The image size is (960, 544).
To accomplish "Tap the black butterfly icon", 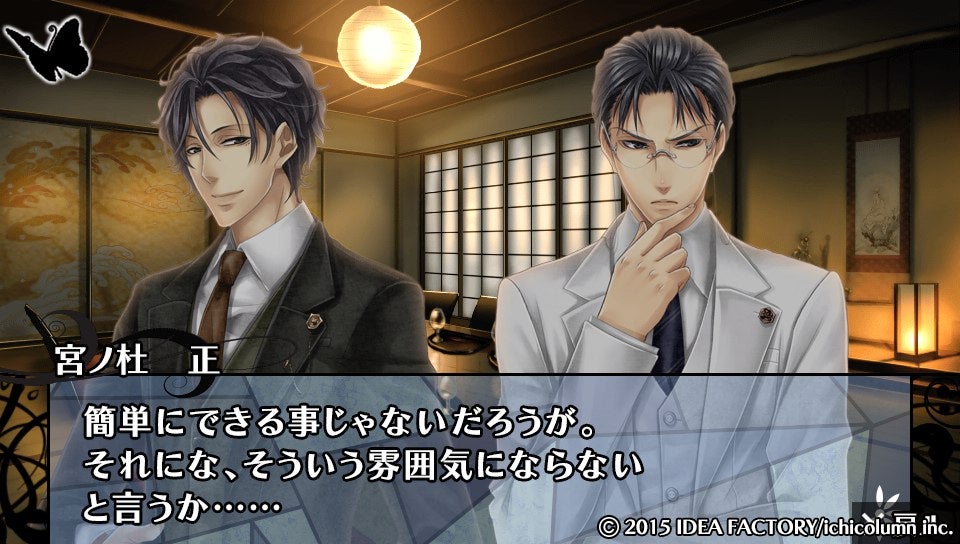I will pos(47,49).
